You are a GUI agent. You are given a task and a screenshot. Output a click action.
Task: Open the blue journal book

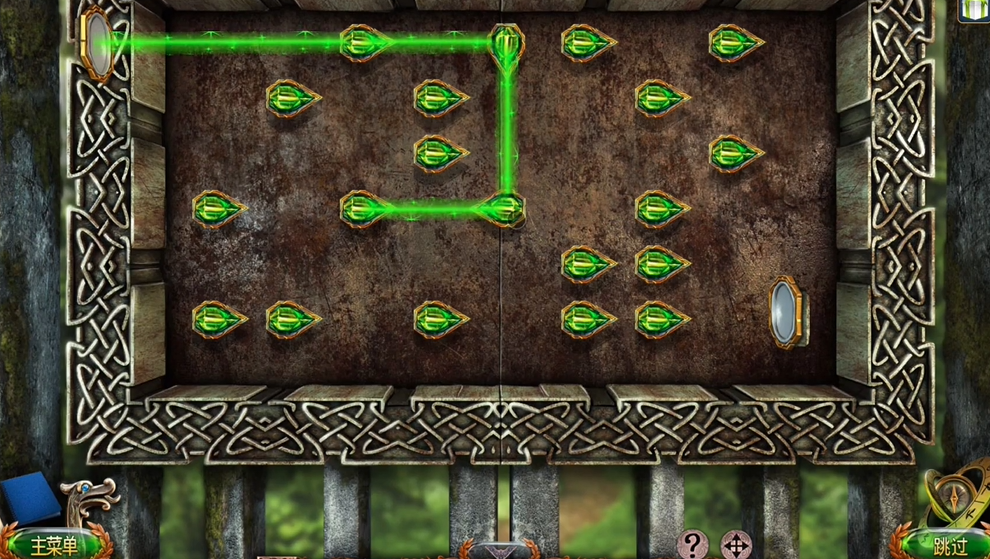[30, 499]
